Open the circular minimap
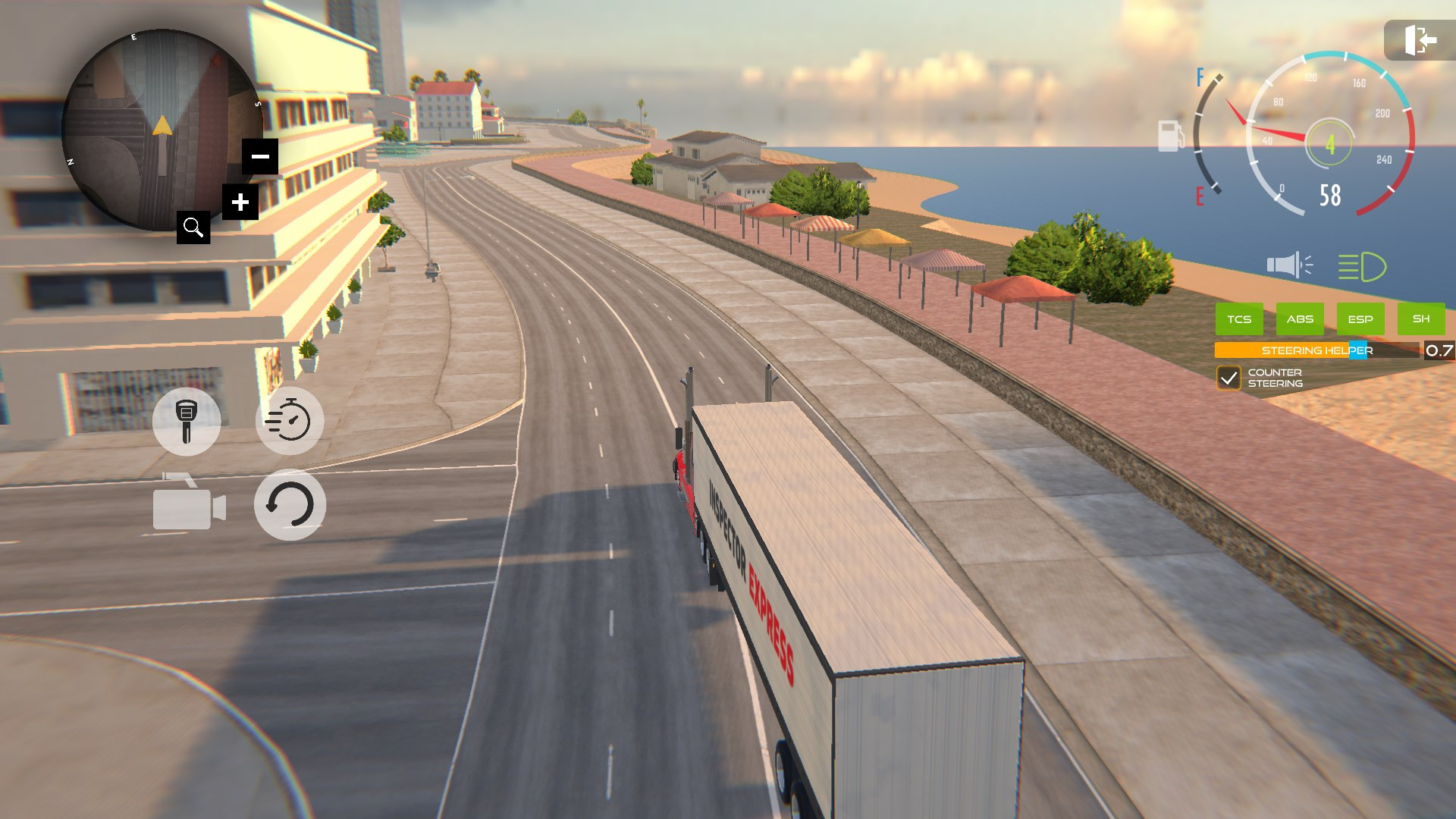This screenshot has height=819, width=1456. tap(159, 129)
